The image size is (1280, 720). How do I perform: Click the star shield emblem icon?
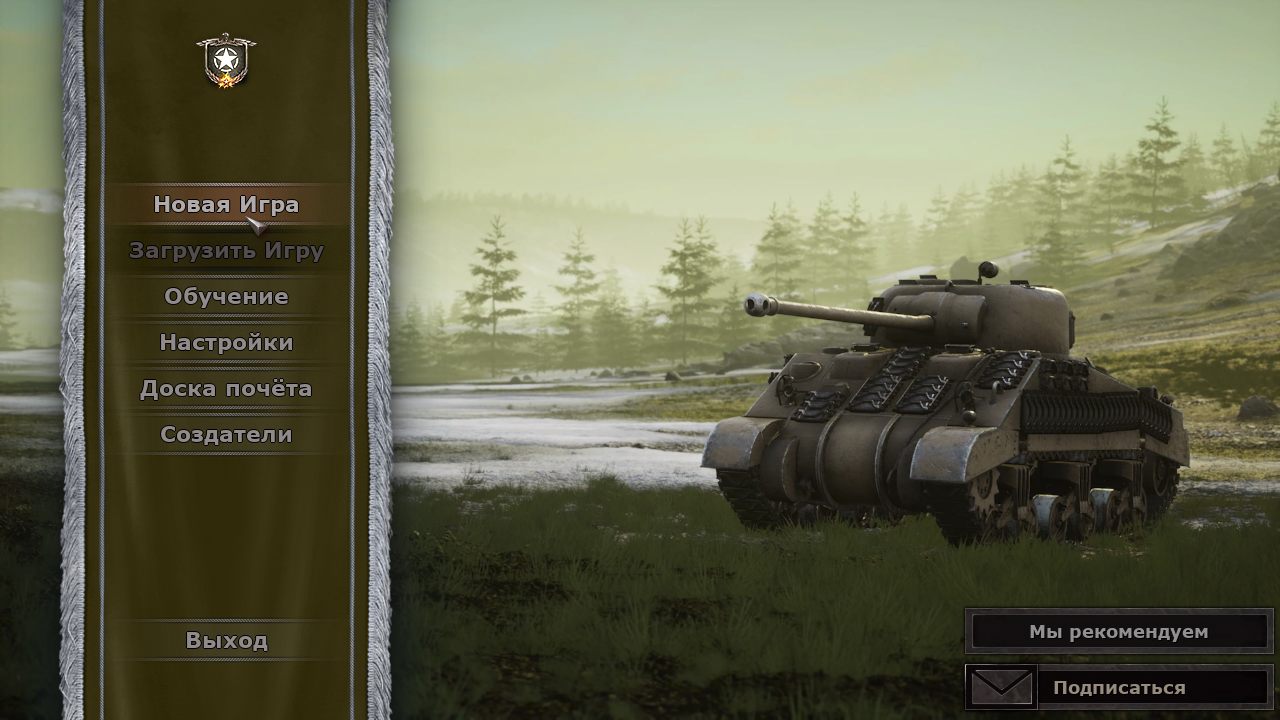pyautogui.click(x=226, y=60)
